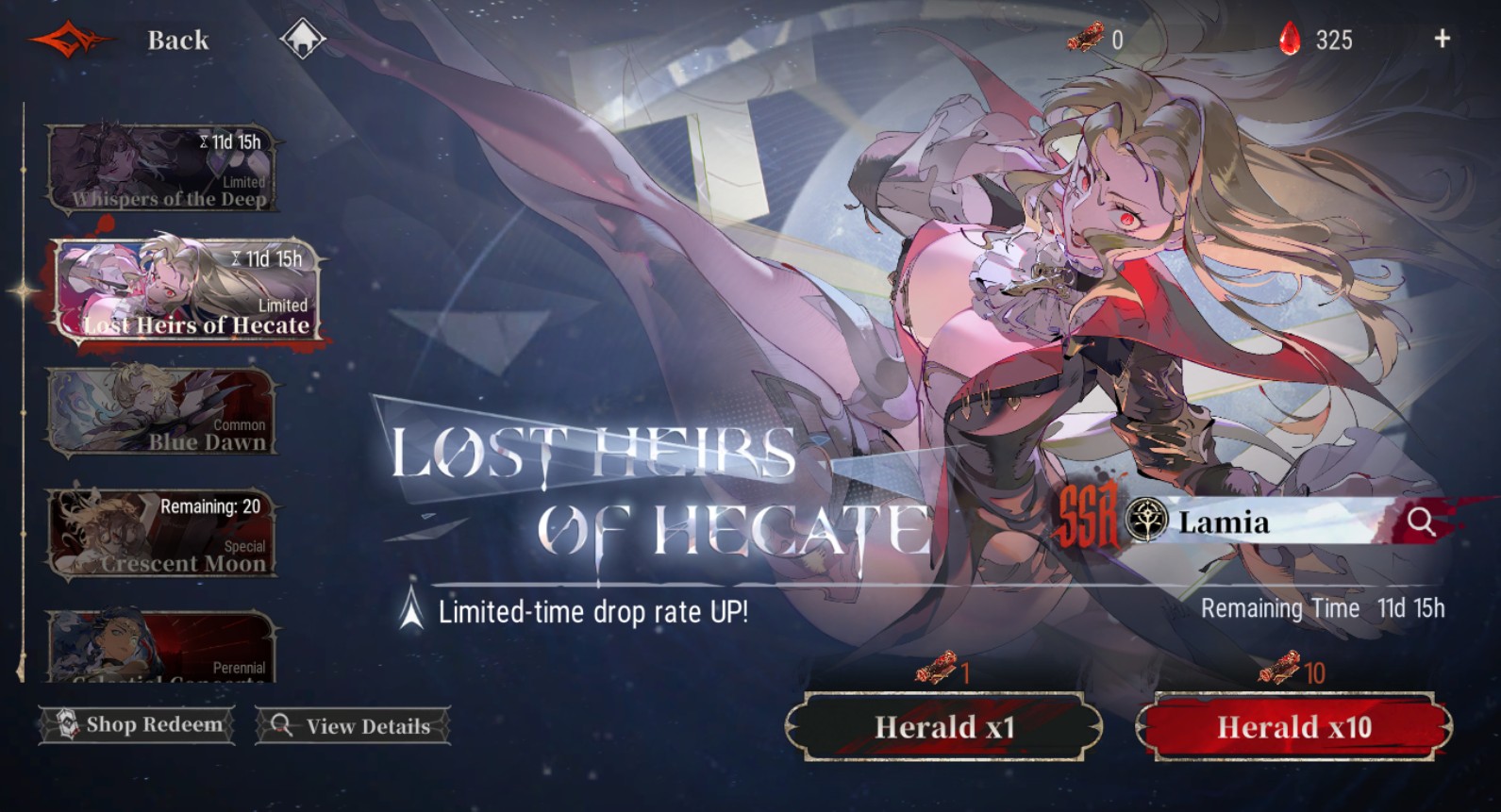Switch to the Whispers of the Deep banner

pyautogui.click(x=165, y=170)
